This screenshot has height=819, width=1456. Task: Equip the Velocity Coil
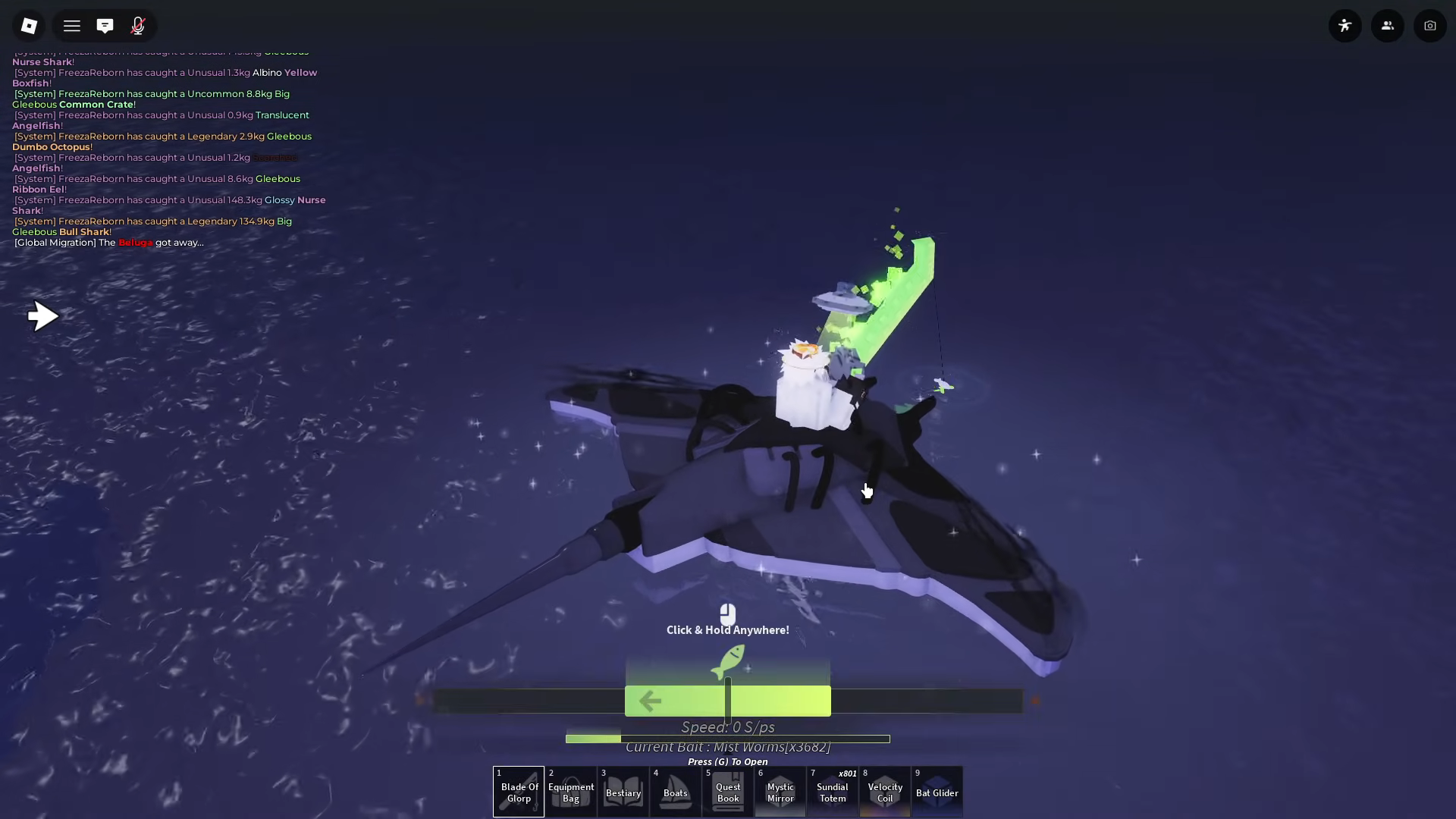tap(884, 791)
